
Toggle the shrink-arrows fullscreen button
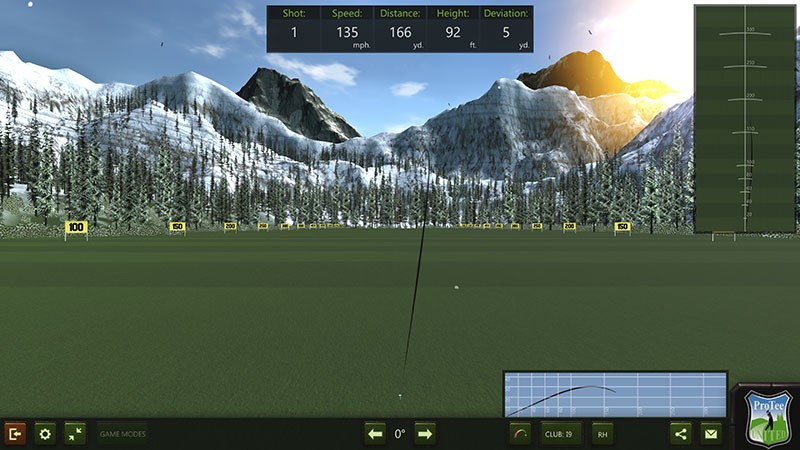pos(75,433)
